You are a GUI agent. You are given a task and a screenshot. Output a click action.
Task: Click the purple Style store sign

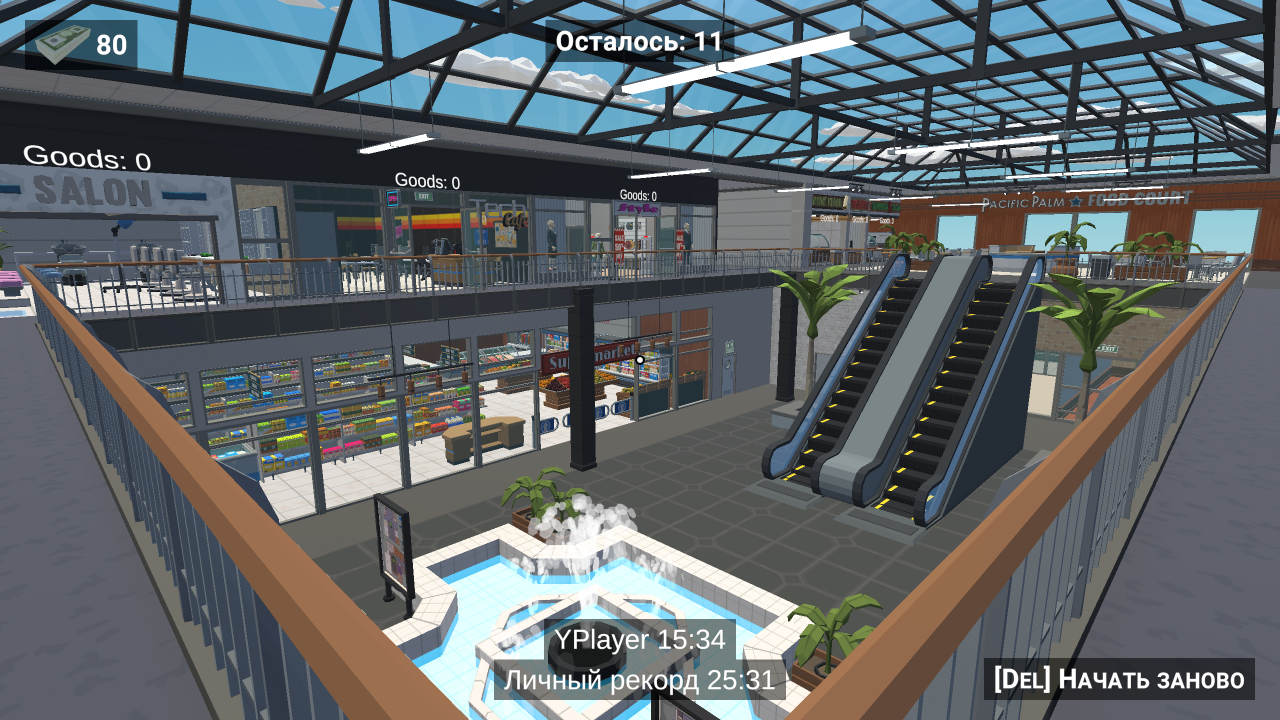pos(638,209)
